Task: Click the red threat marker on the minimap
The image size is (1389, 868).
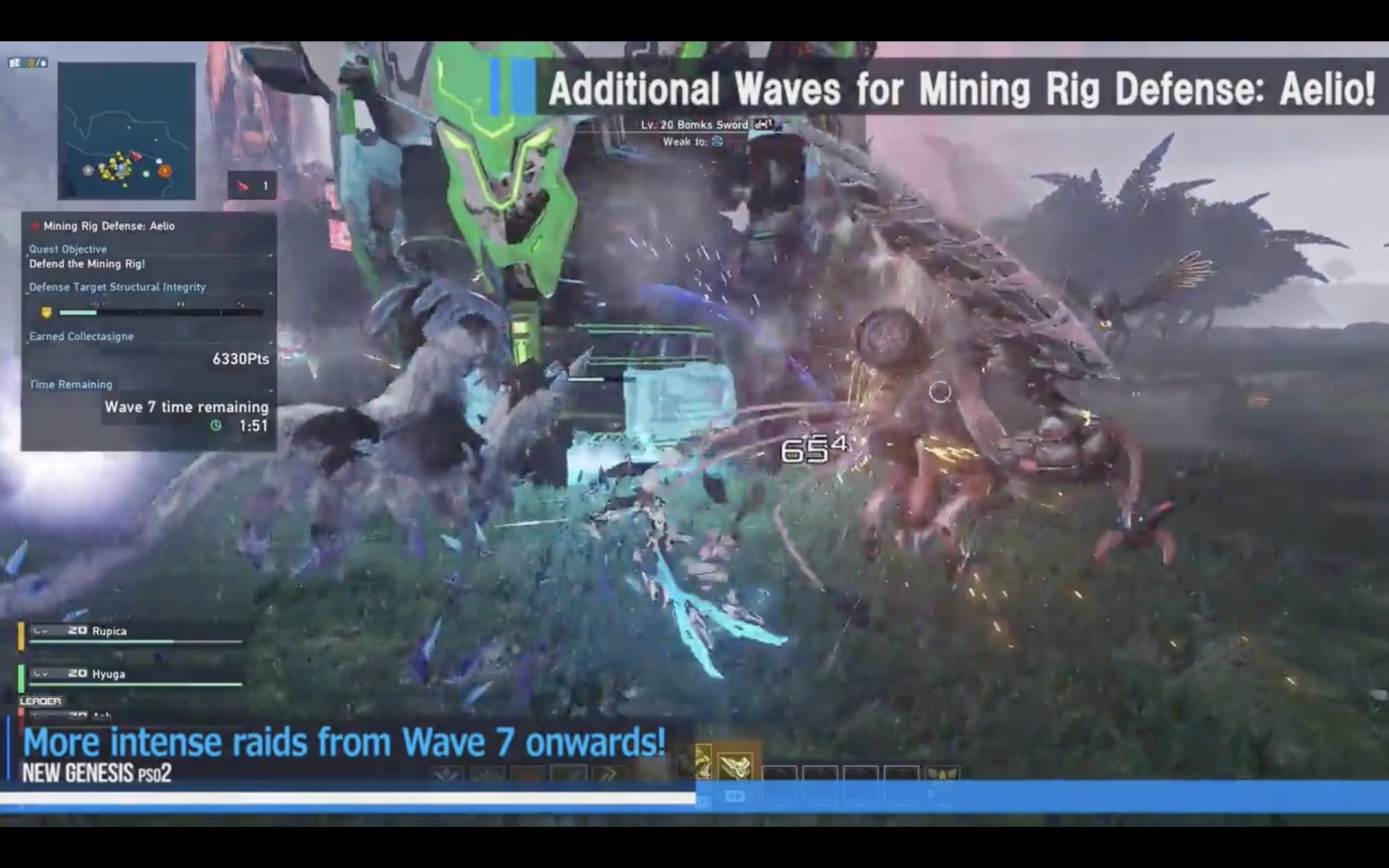Action: pyautogui.click(x=137, y=156)
